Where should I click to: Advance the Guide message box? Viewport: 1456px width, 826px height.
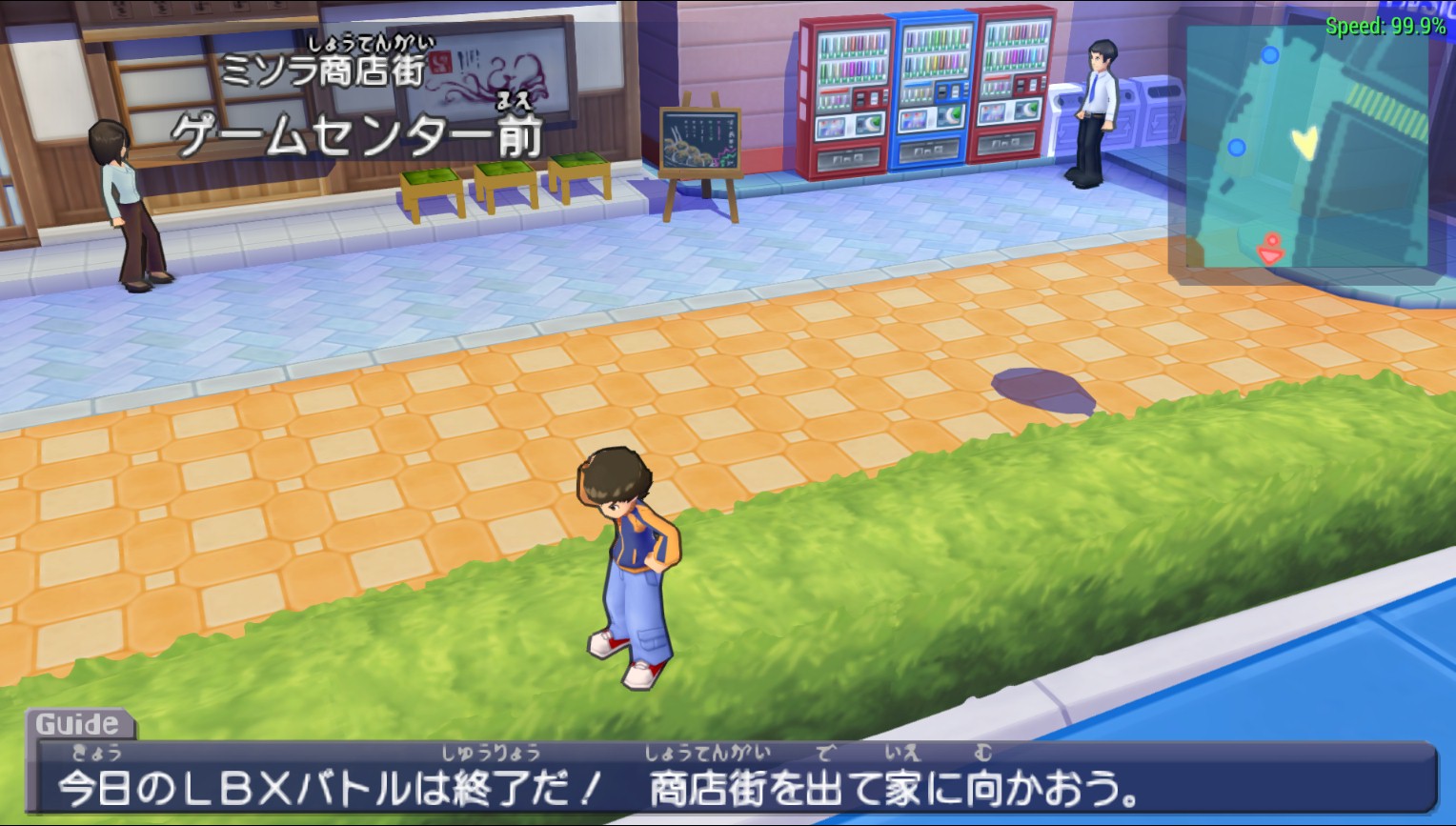[x=732, y=779]
